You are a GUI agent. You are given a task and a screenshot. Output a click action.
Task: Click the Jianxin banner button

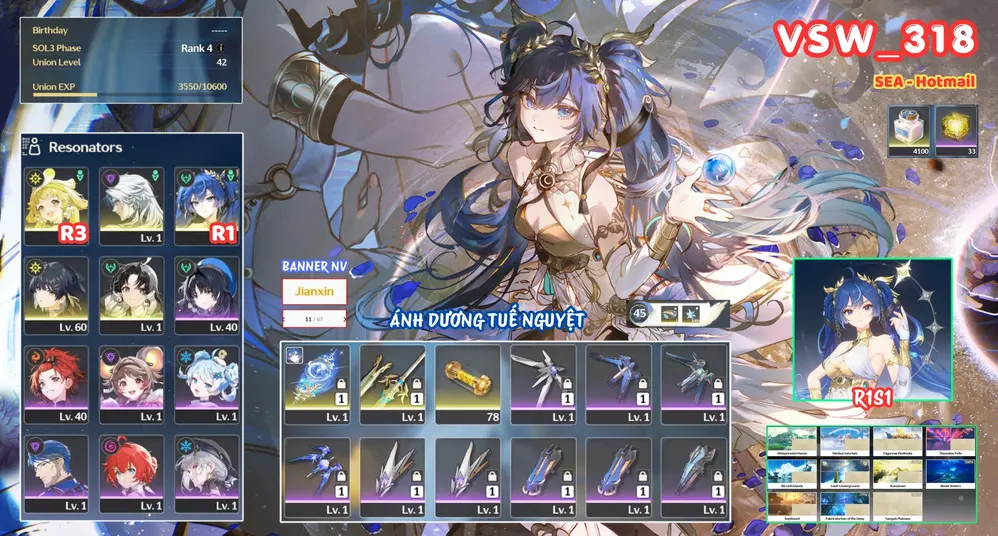[315, 292]
